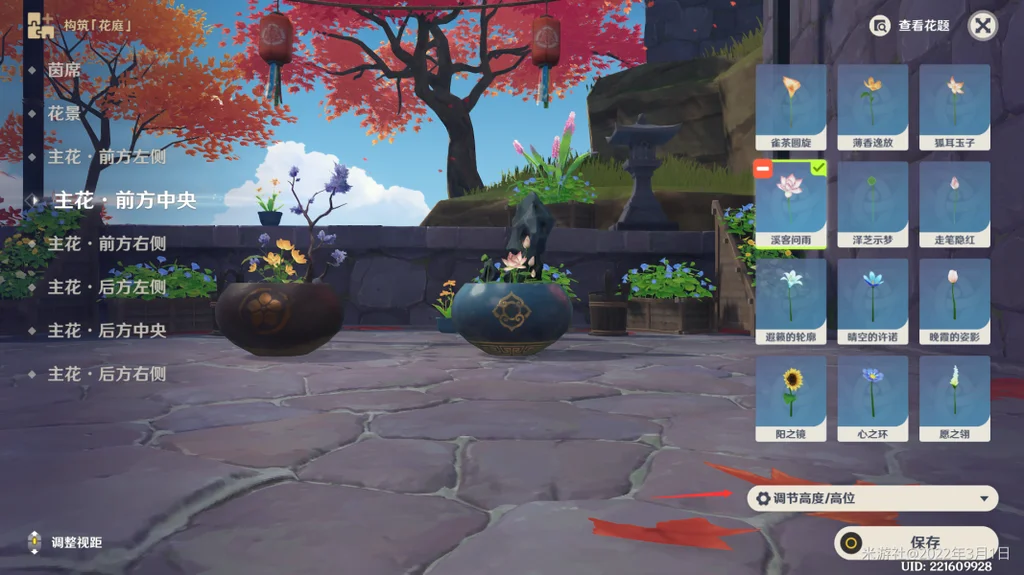The width and height of the screenshot is (1024, 575).
Task: Remove flower with the red minus badge
Action: tap(763, 171)
